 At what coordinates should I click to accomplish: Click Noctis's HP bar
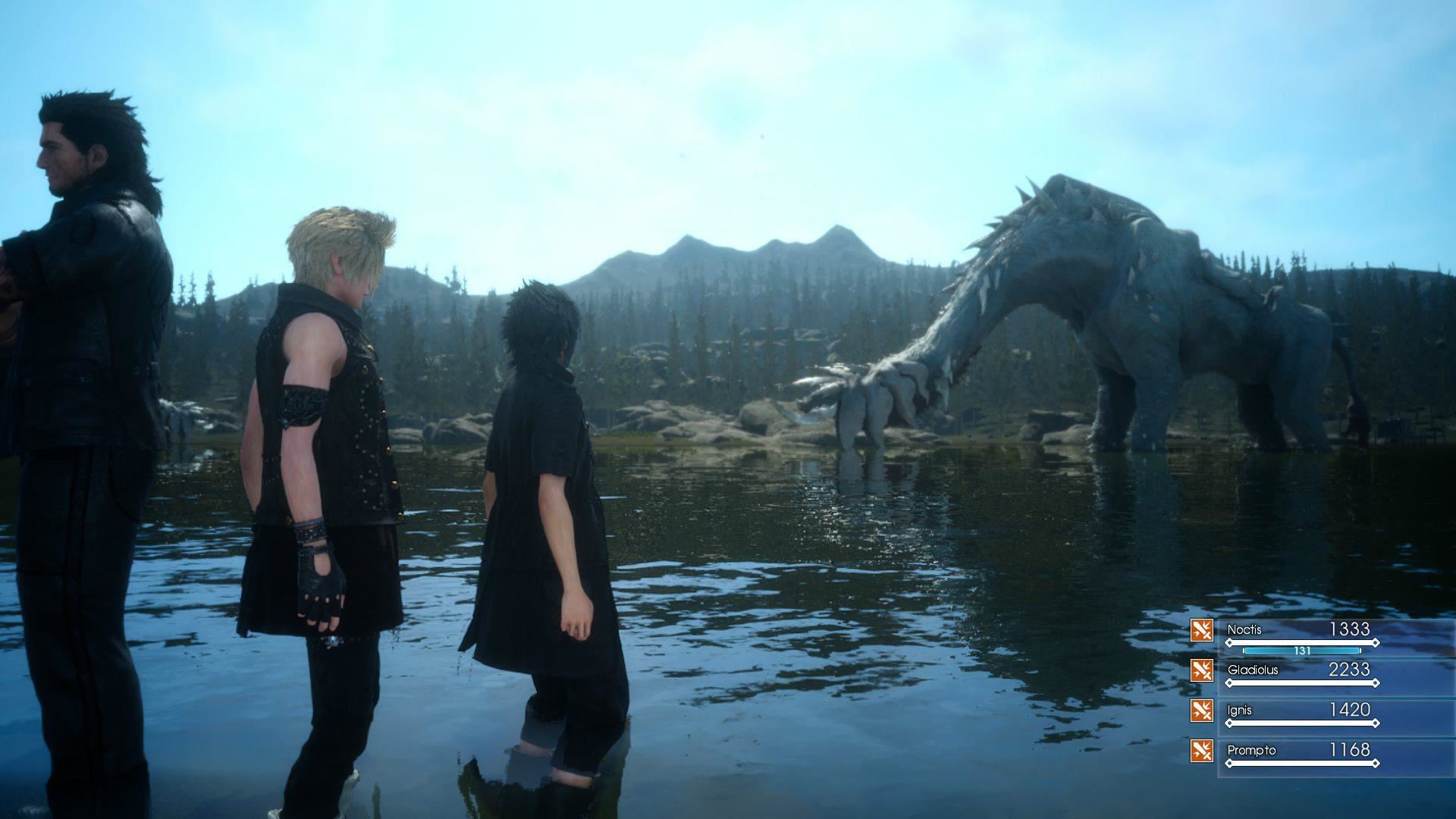(x=1302, y=642)
